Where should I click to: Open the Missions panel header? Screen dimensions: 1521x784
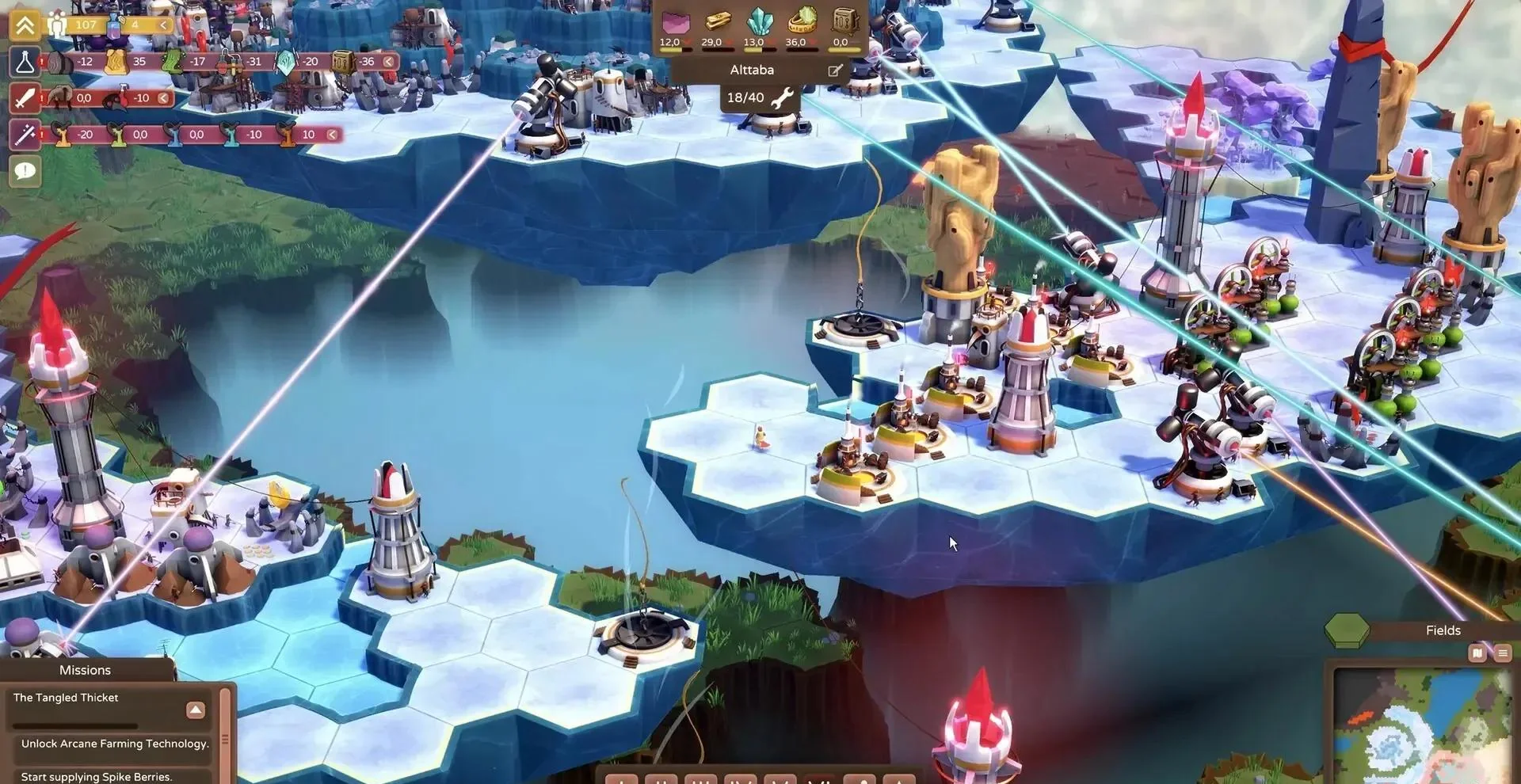(86, 669)
